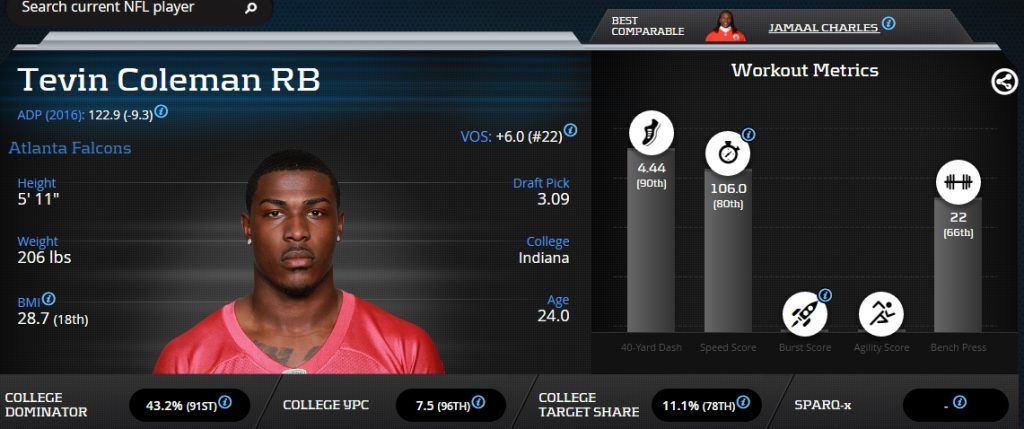Screen dimensions: 1024x429
Task: Select the Jamaal Charles player thumbnail
Action: (x=726, y=26)
